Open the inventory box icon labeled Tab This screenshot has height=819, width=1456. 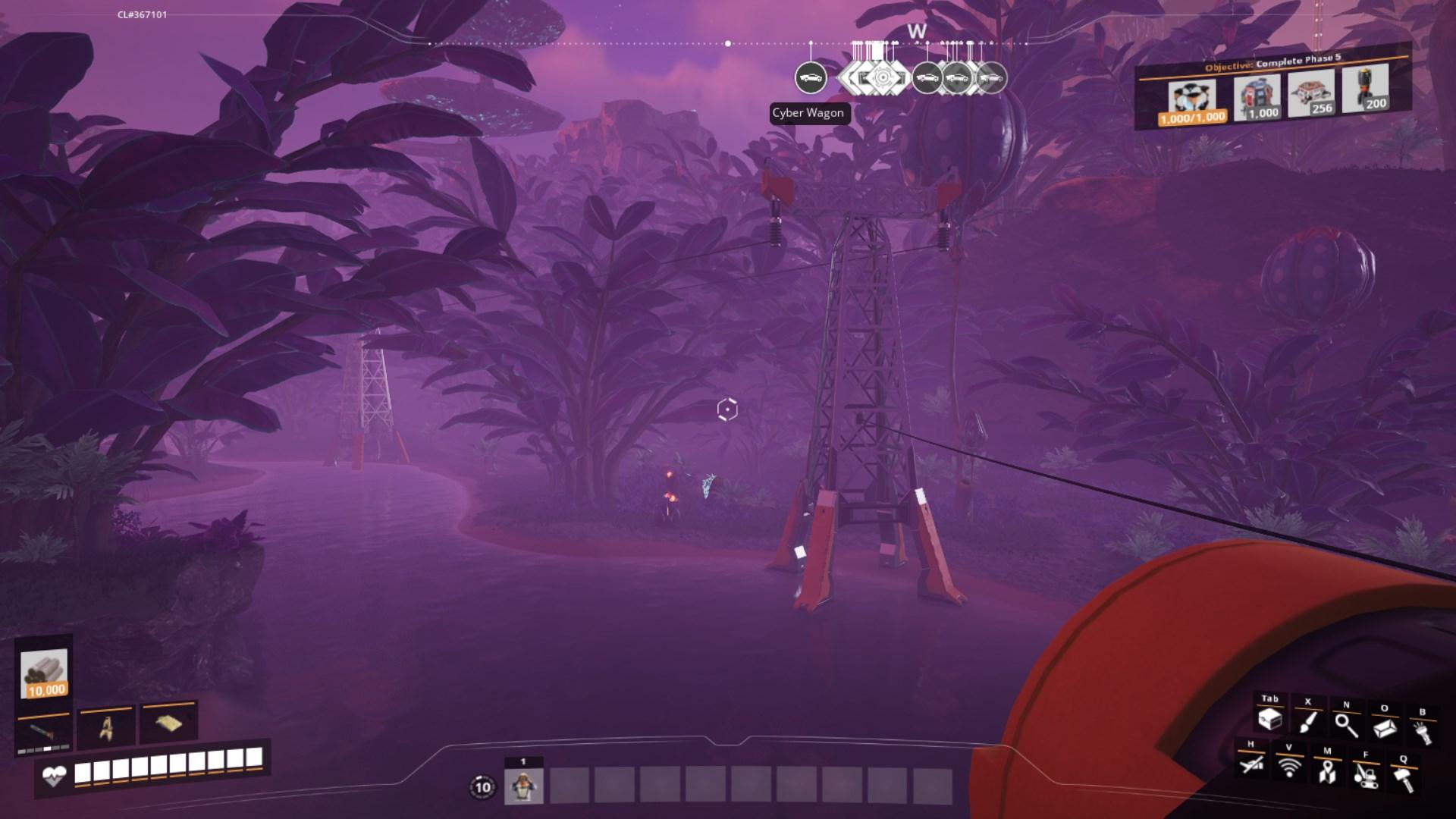1270,720
